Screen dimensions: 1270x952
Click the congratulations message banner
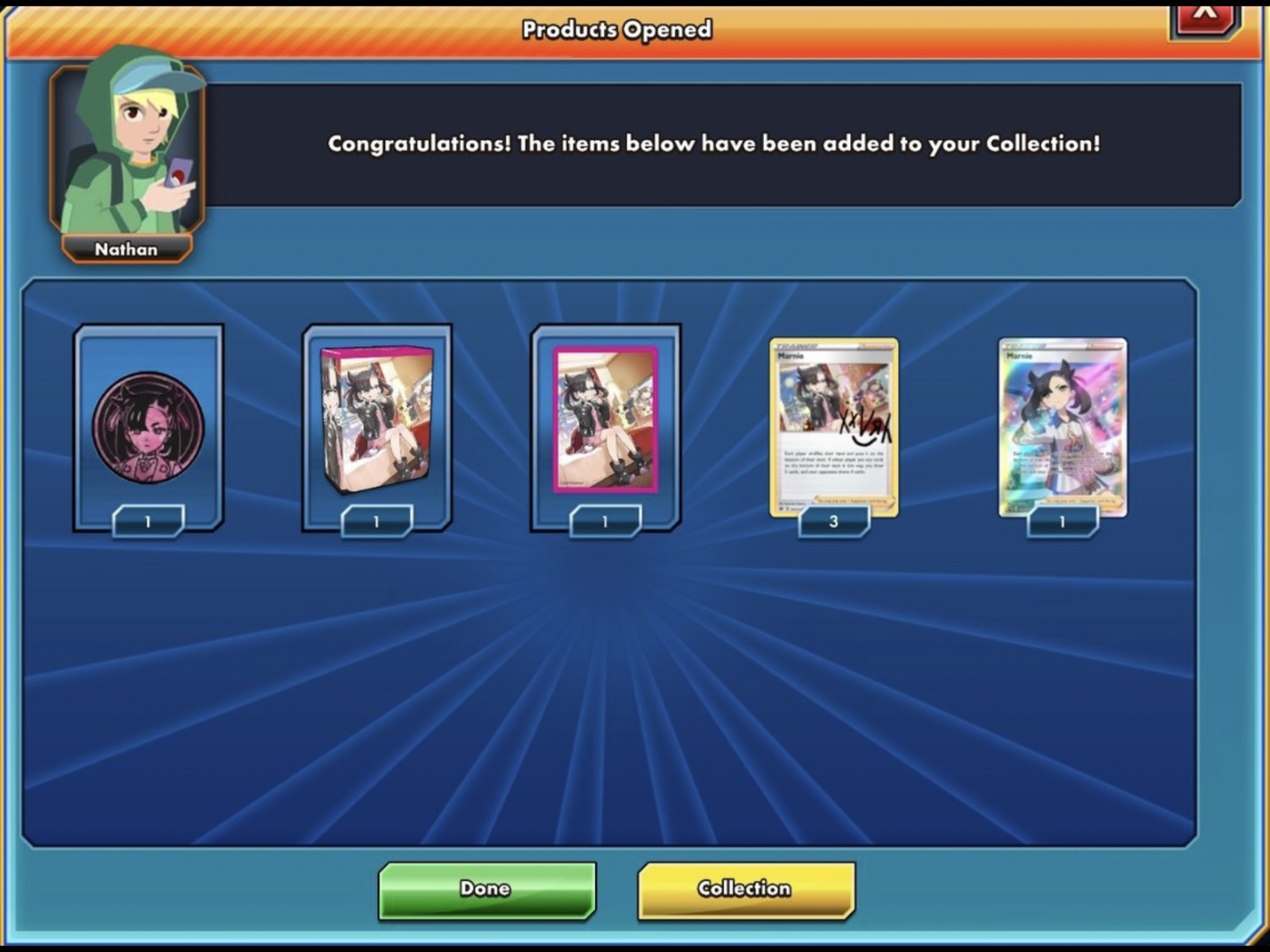(x=713, y=143)
